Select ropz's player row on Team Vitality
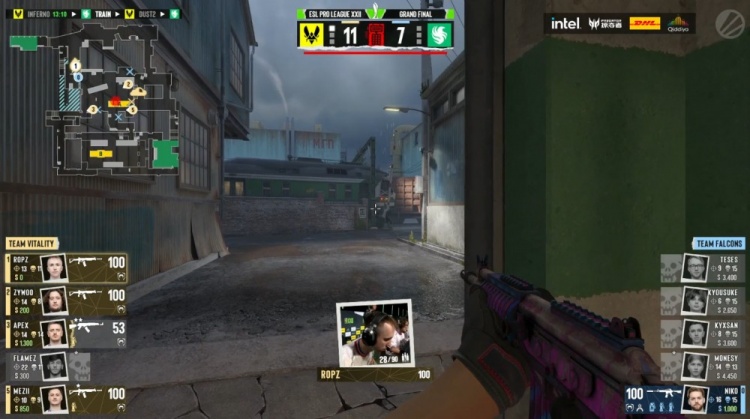 (67, 267)
